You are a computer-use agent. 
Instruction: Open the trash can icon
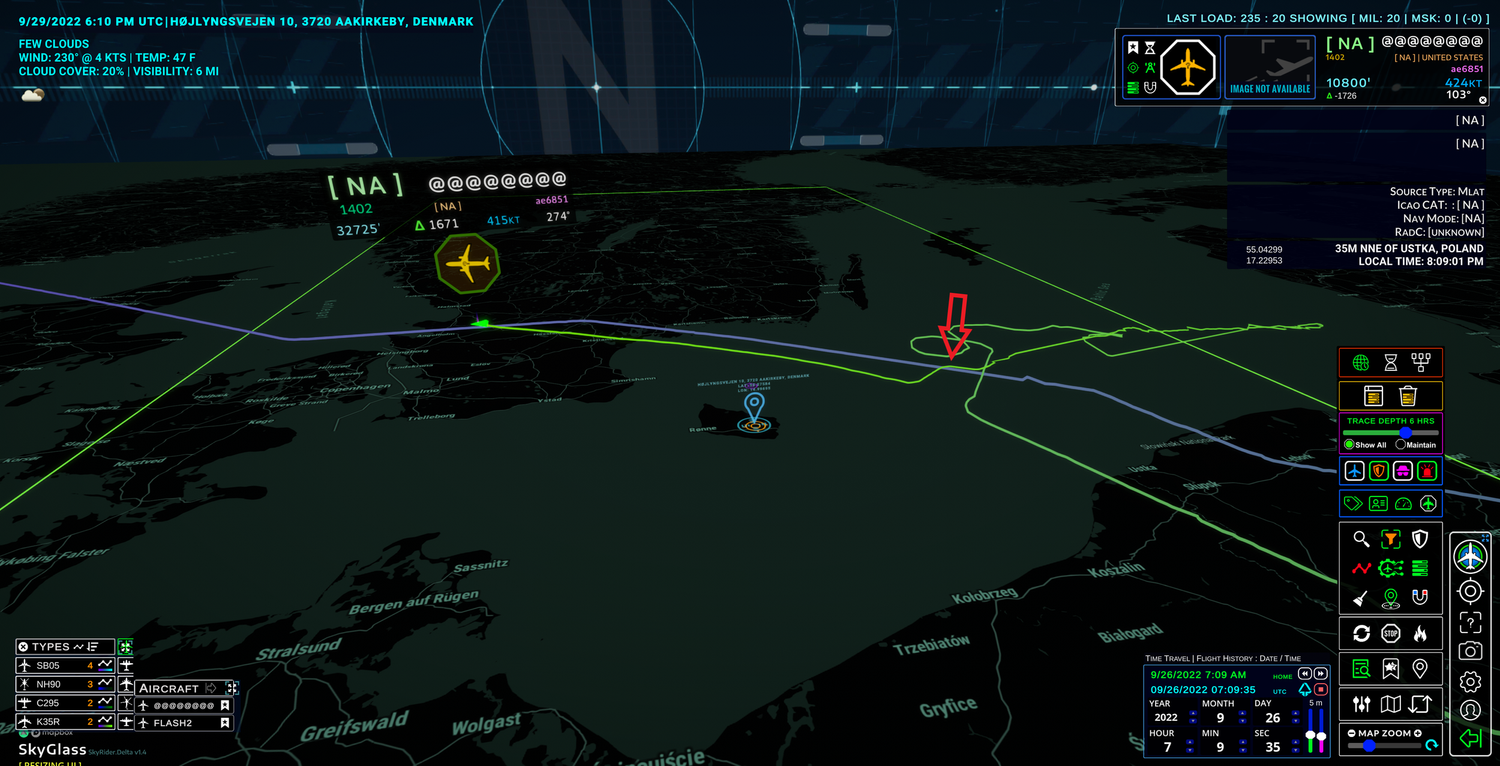point(1408,396)
